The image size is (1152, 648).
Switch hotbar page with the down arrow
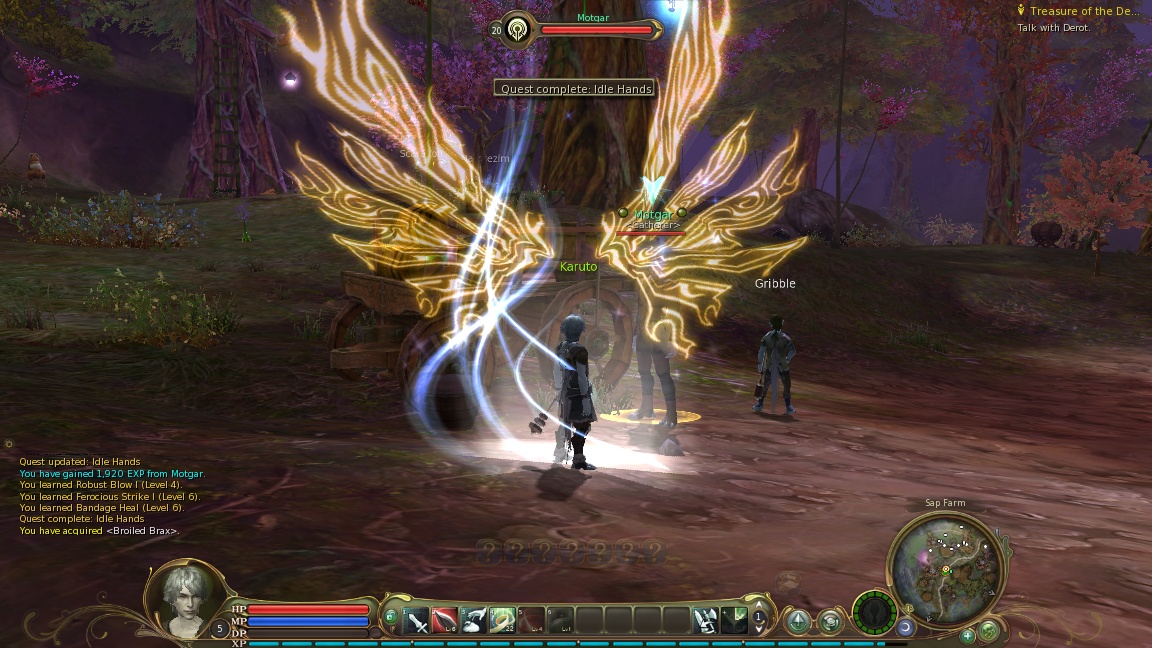758,630
